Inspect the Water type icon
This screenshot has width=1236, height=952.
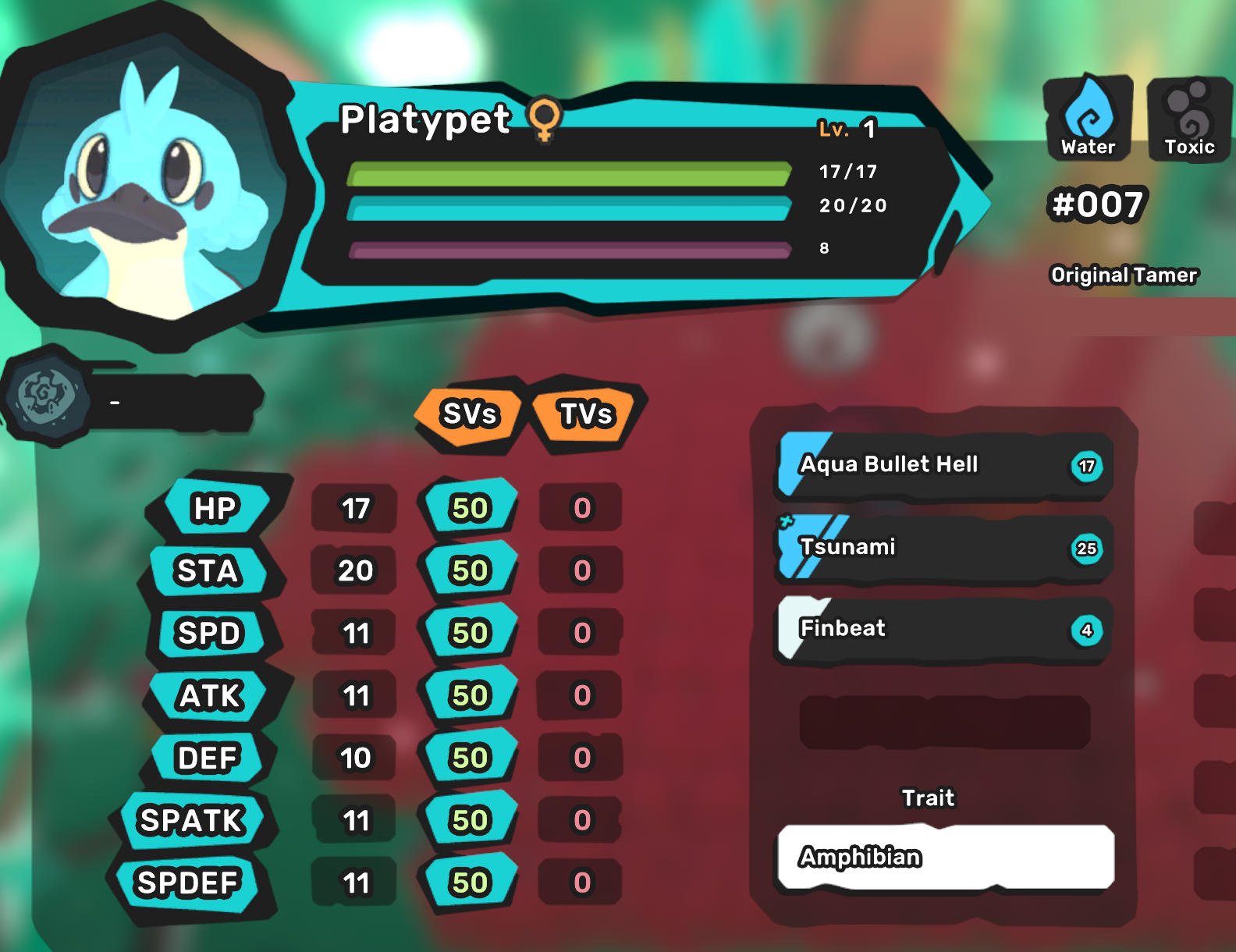1088,118
